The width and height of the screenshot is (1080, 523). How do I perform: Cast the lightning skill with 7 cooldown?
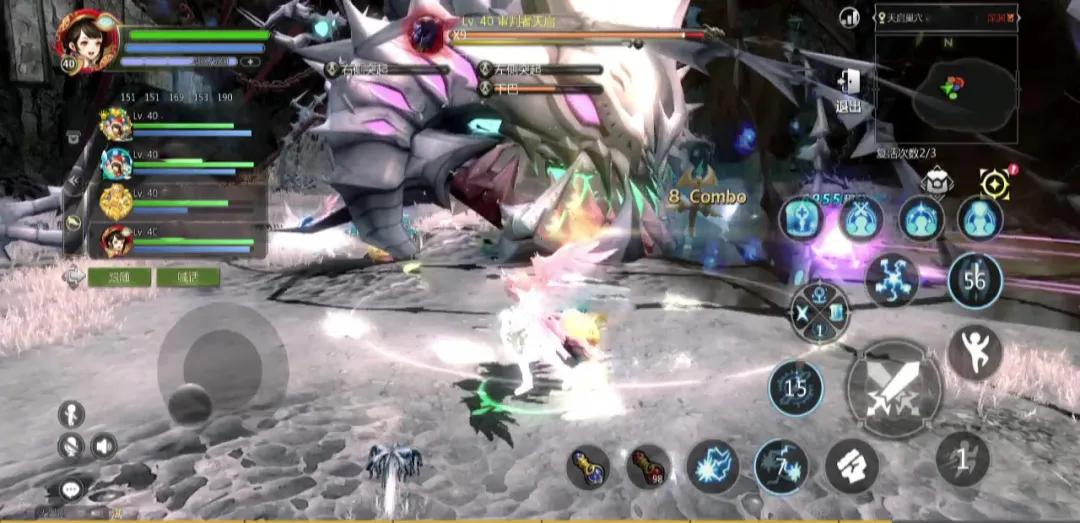781,467
